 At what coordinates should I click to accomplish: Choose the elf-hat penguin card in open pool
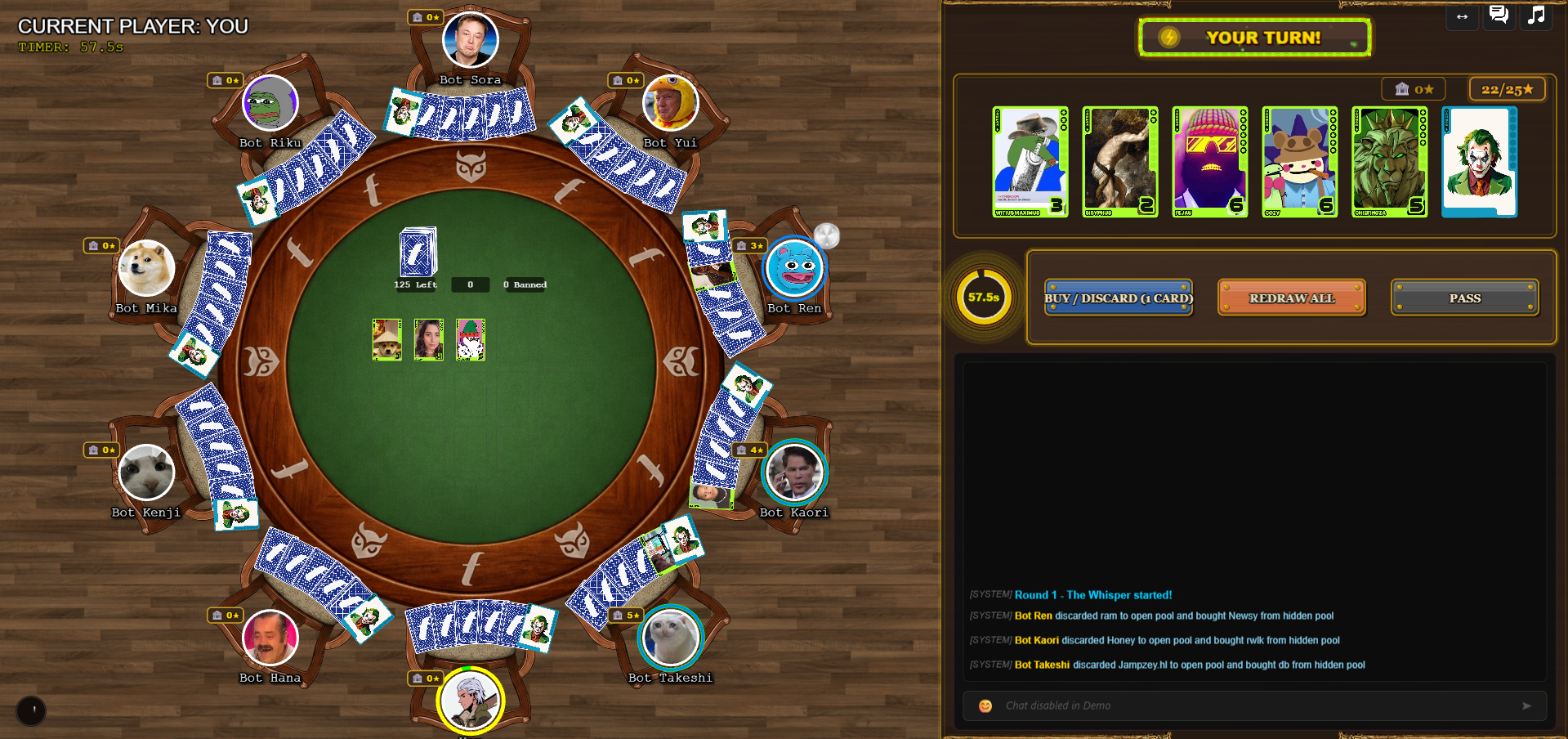coord(471,339)
